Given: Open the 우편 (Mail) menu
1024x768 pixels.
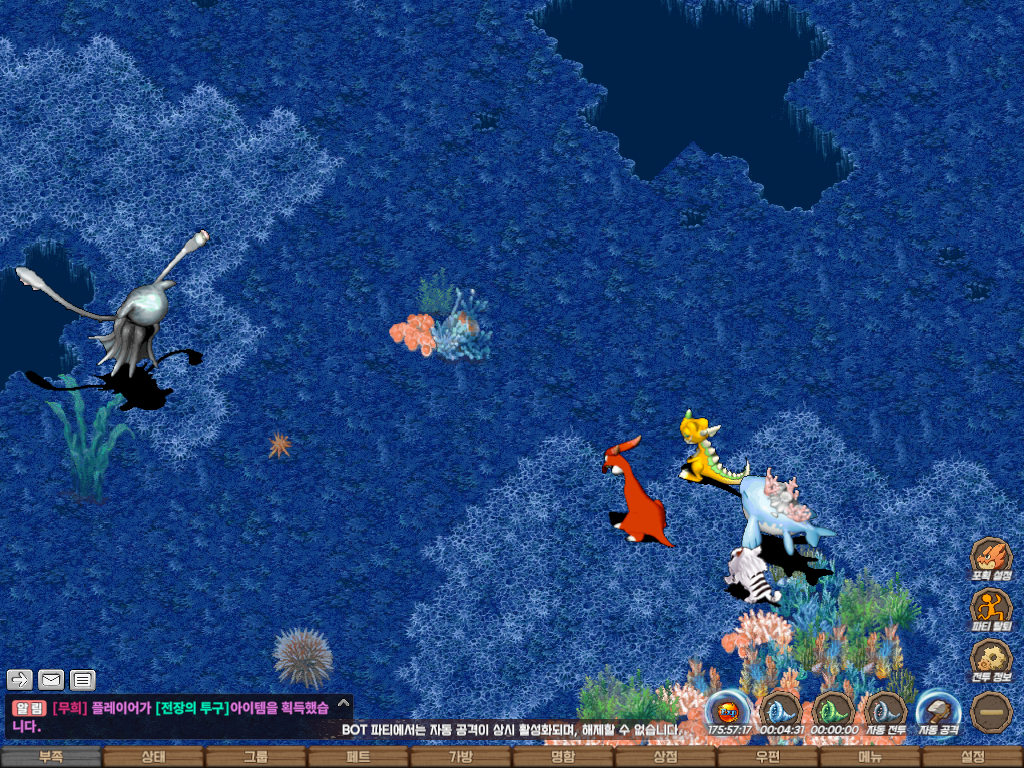Looking at the screenshot, I should 767,757.
